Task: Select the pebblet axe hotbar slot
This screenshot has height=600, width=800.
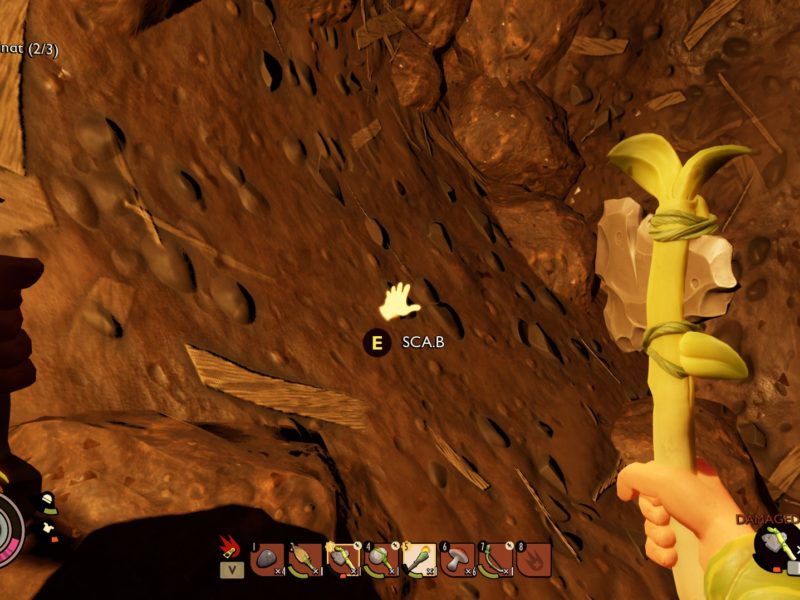Action: [x=343, y=560]
